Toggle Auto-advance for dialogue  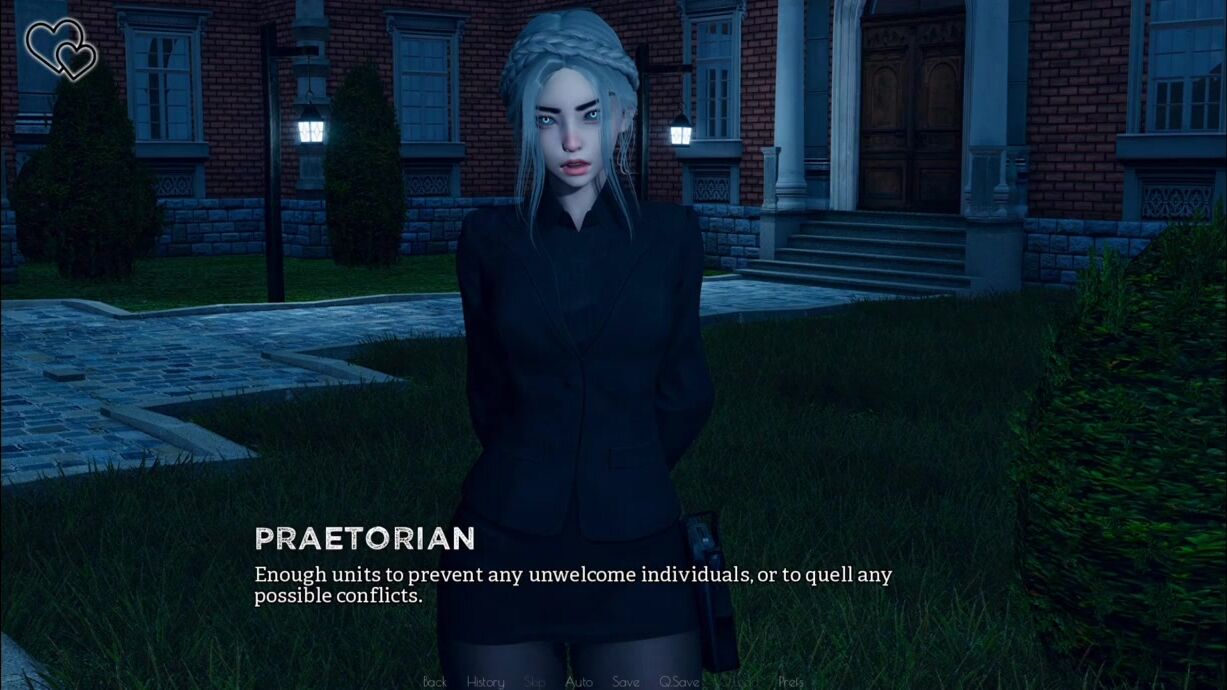pos(579,682)
